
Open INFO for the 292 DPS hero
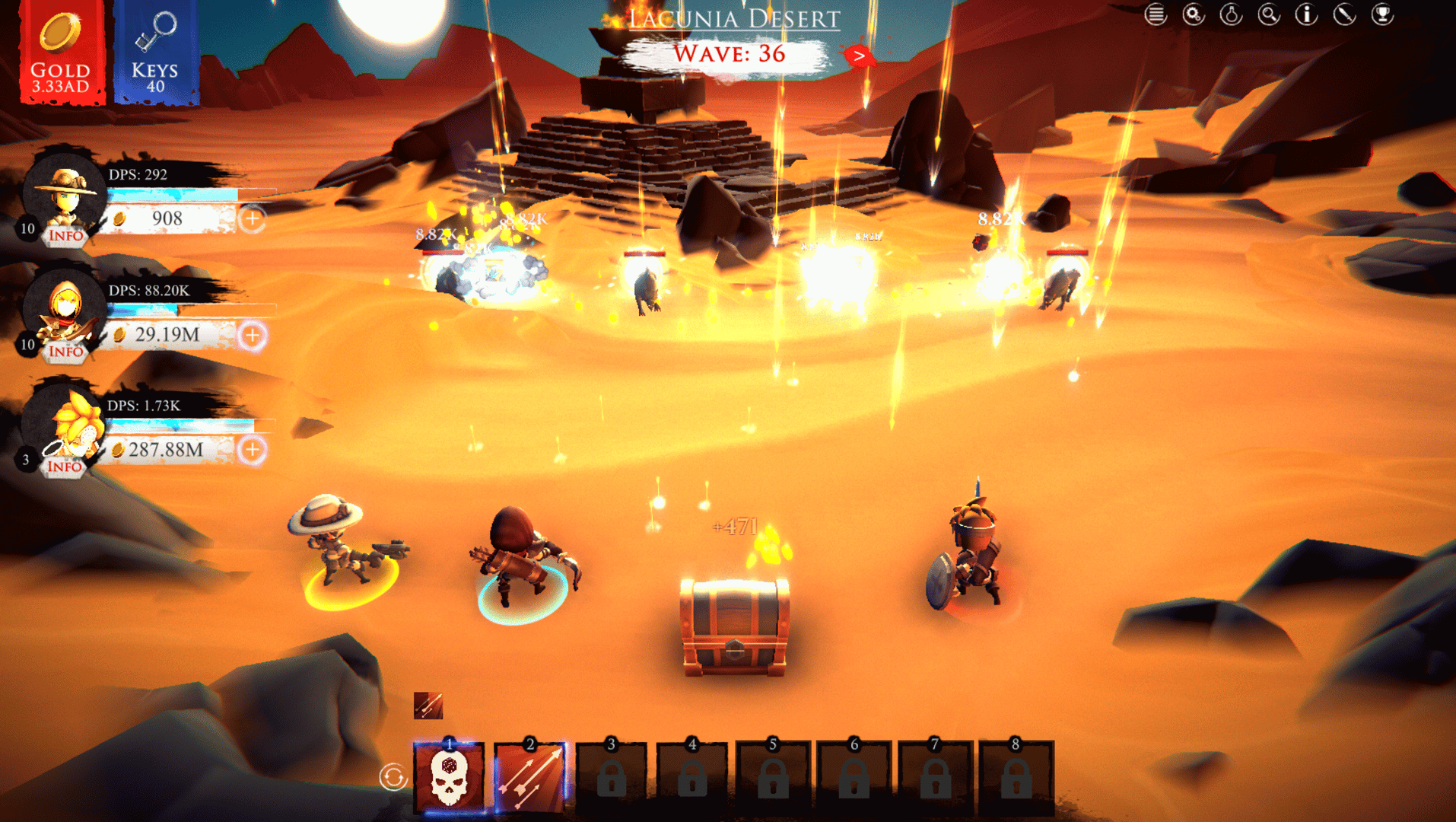click(x=66, y=236)
